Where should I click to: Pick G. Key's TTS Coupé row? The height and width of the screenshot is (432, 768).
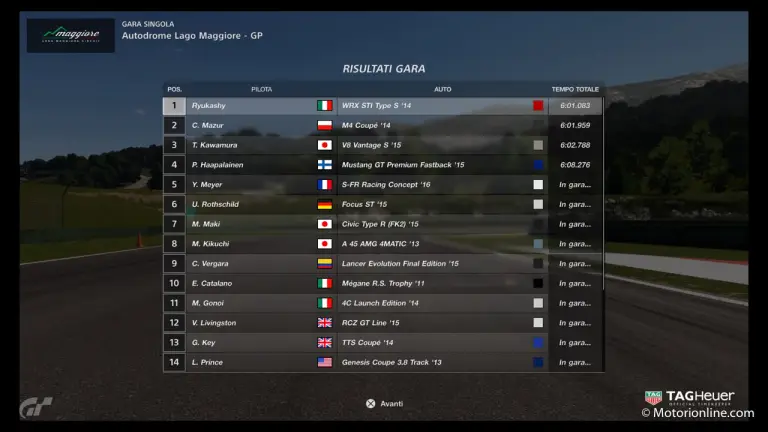click(x=383, y=342)
